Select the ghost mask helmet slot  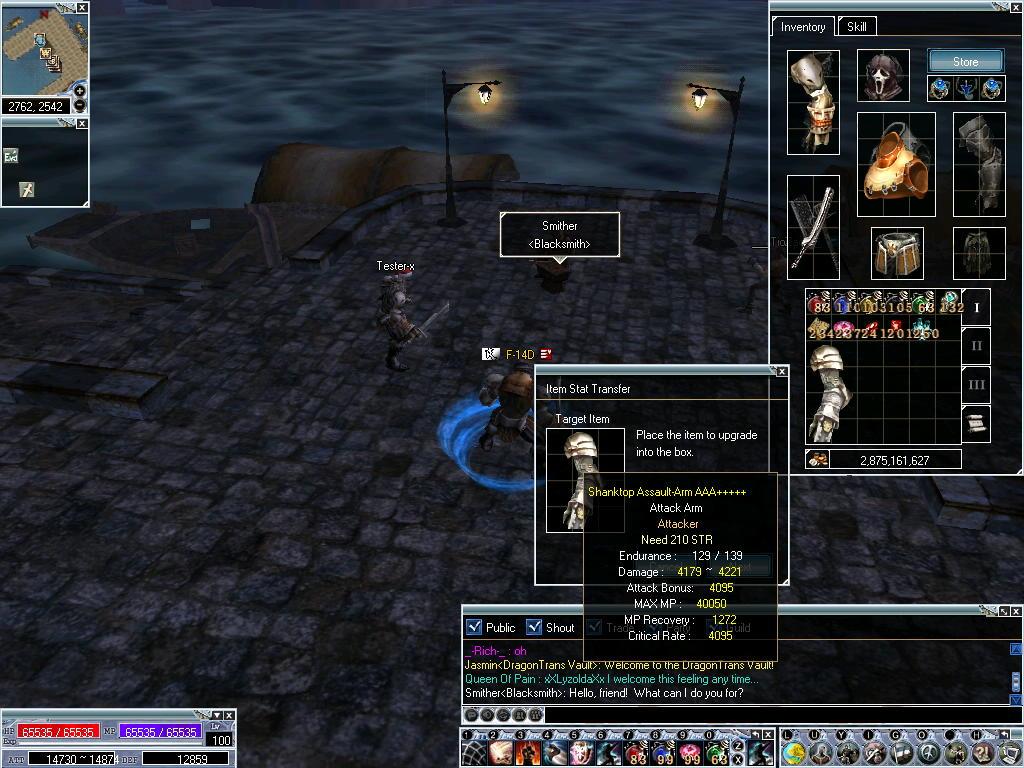883,76
